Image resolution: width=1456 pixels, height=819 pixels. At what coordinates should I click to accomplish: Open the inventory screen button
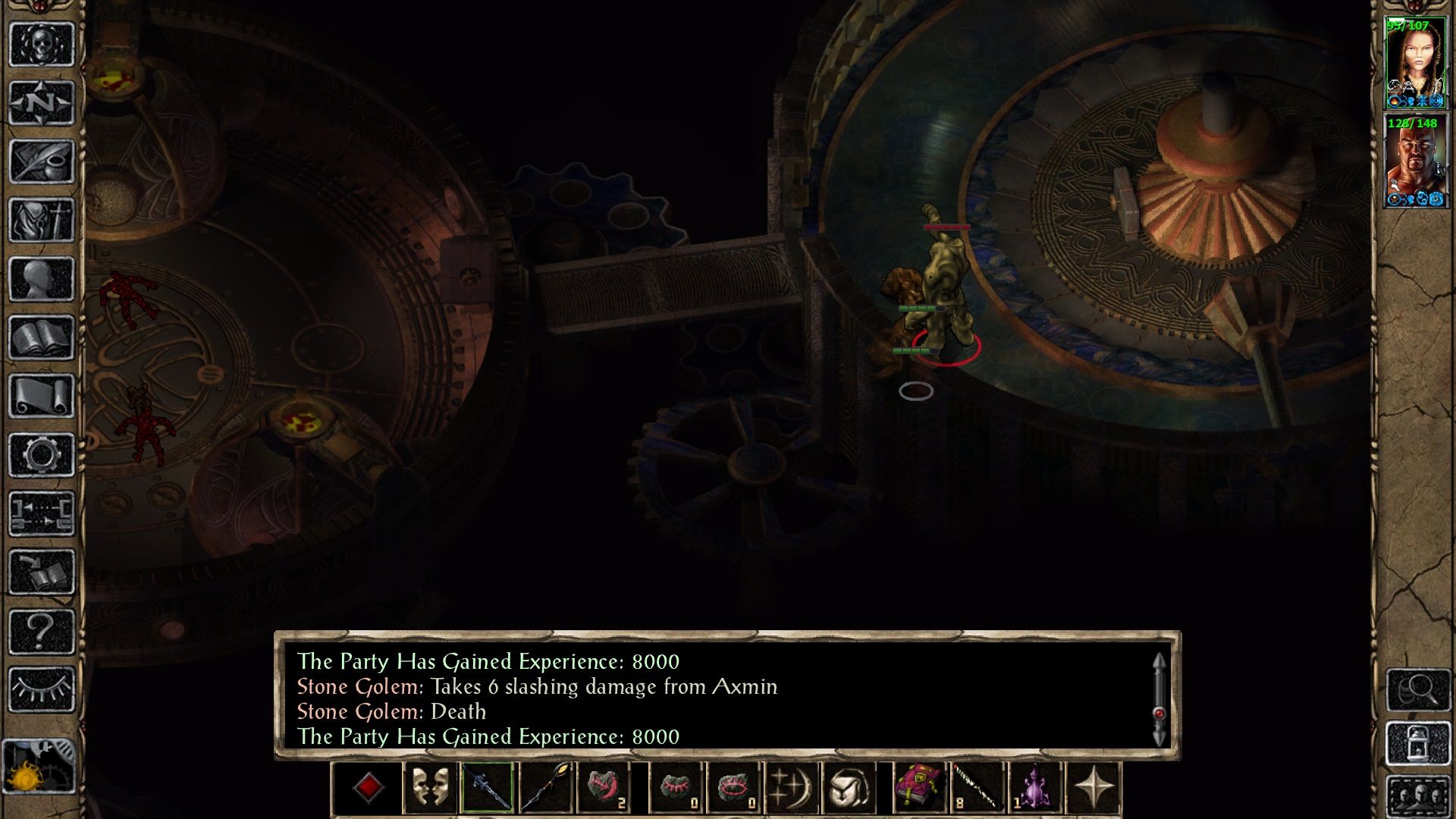(42, 220)
